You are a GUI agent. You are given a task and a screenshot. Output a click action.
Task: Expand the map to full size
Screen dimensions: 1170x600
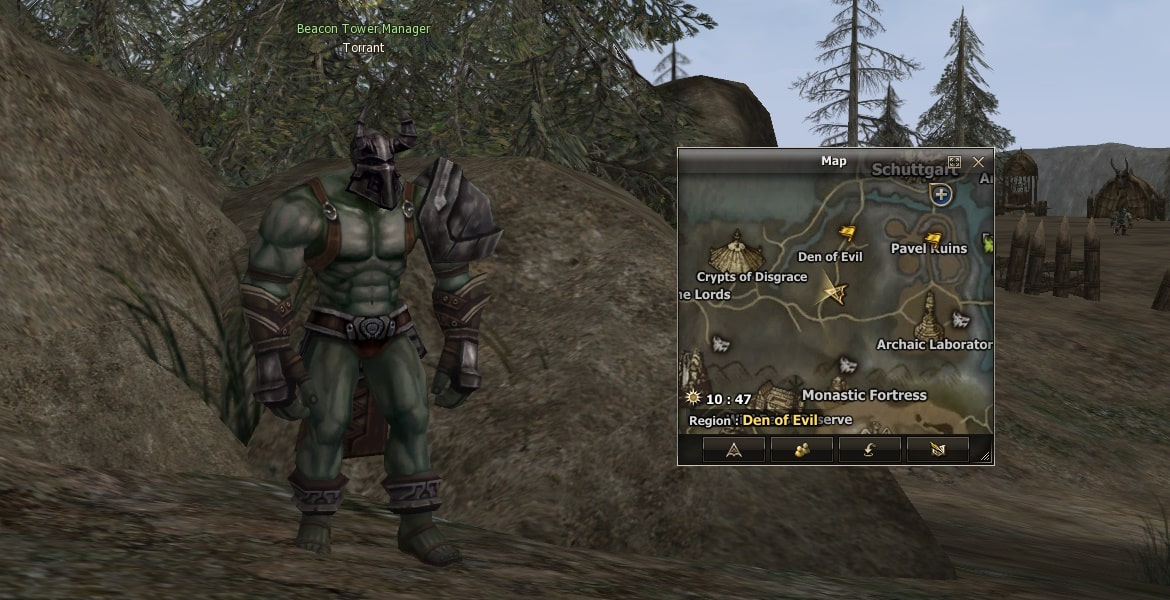coord(954,161)
